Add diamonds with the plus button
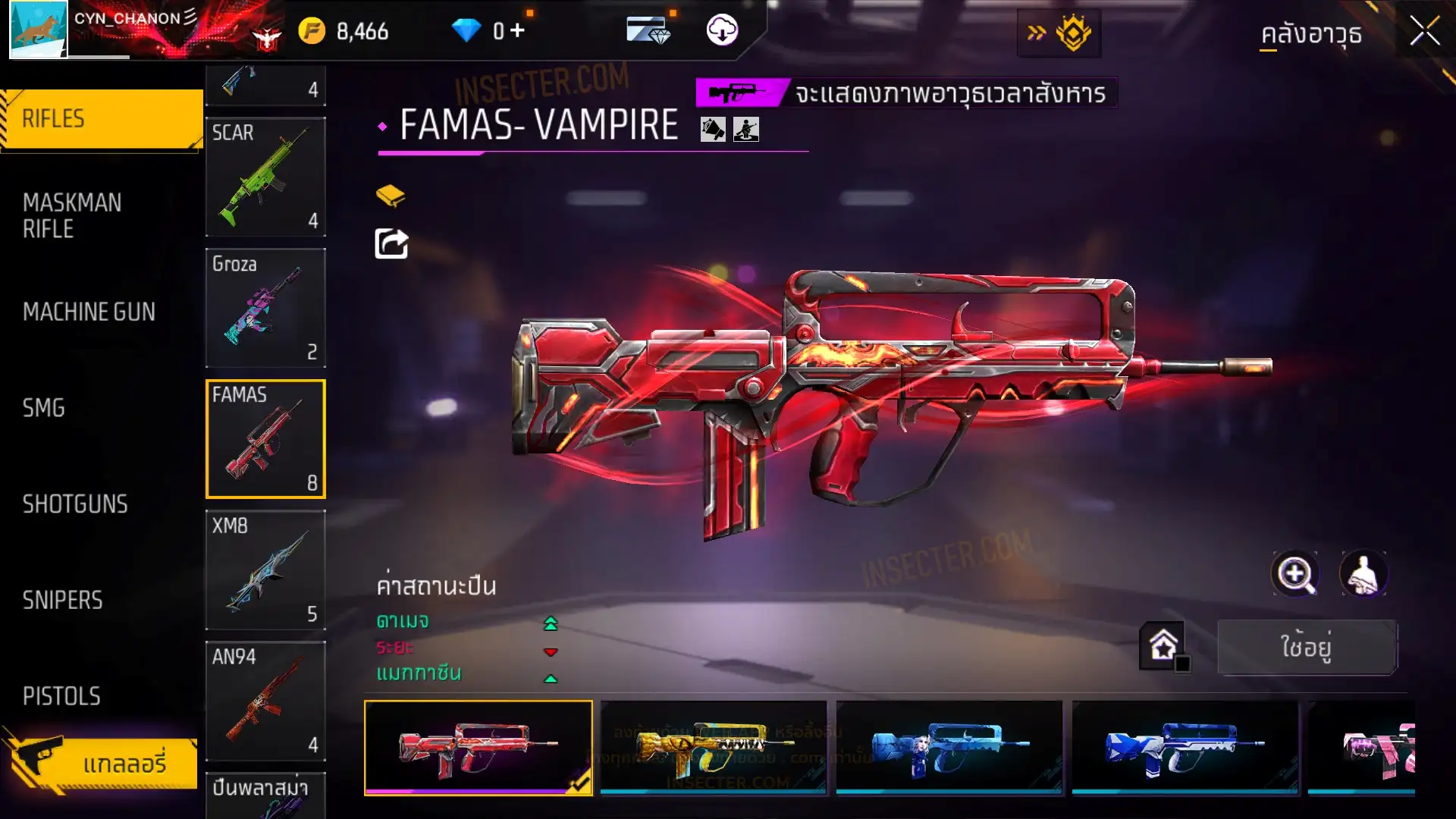Screen dimensions: 1456x819 pyautogui.click(x=517, y=30)
